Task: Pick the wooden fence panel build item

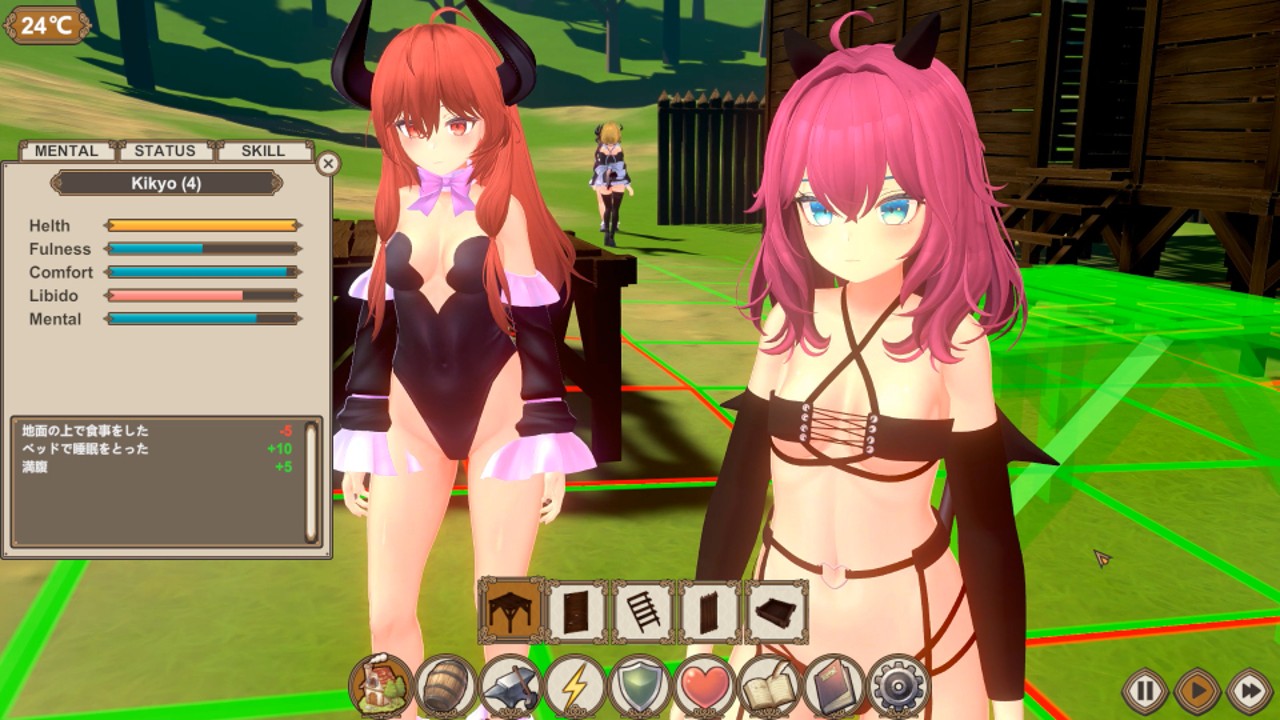Action: (710, 611)
